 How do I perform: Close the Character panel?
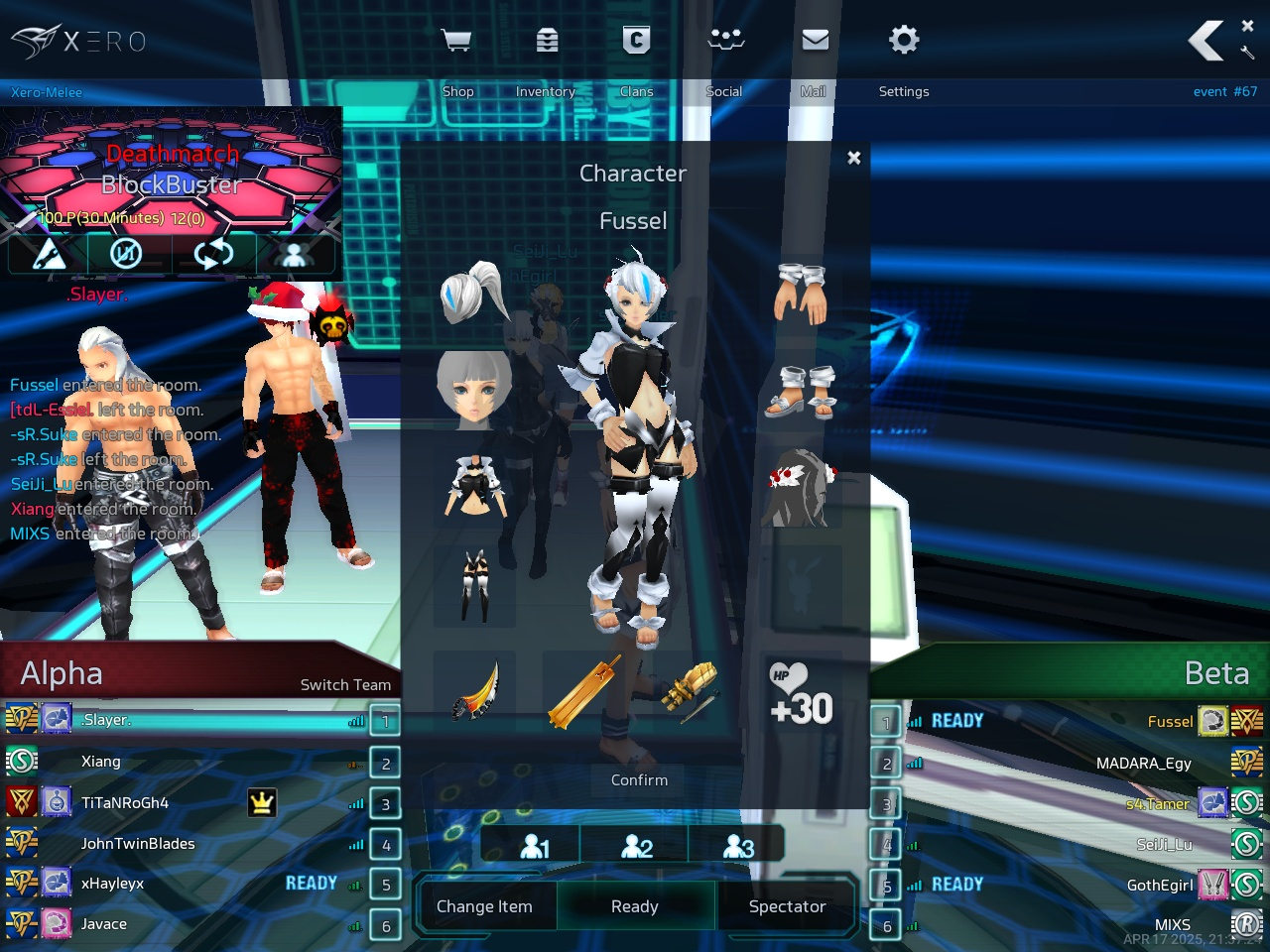click(x=854, y=158)
